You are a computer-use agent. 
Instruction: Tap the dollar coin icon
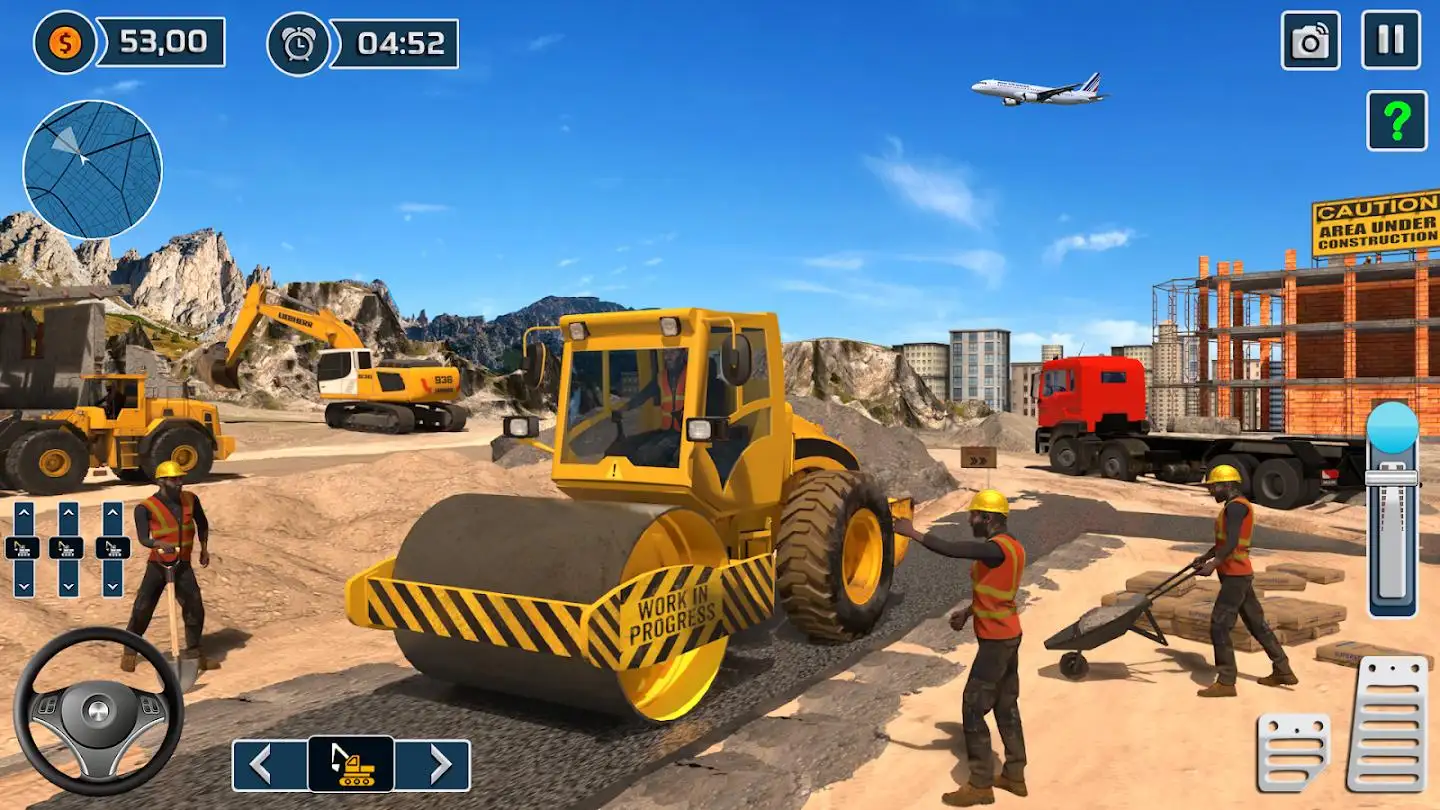click(65, 42)
